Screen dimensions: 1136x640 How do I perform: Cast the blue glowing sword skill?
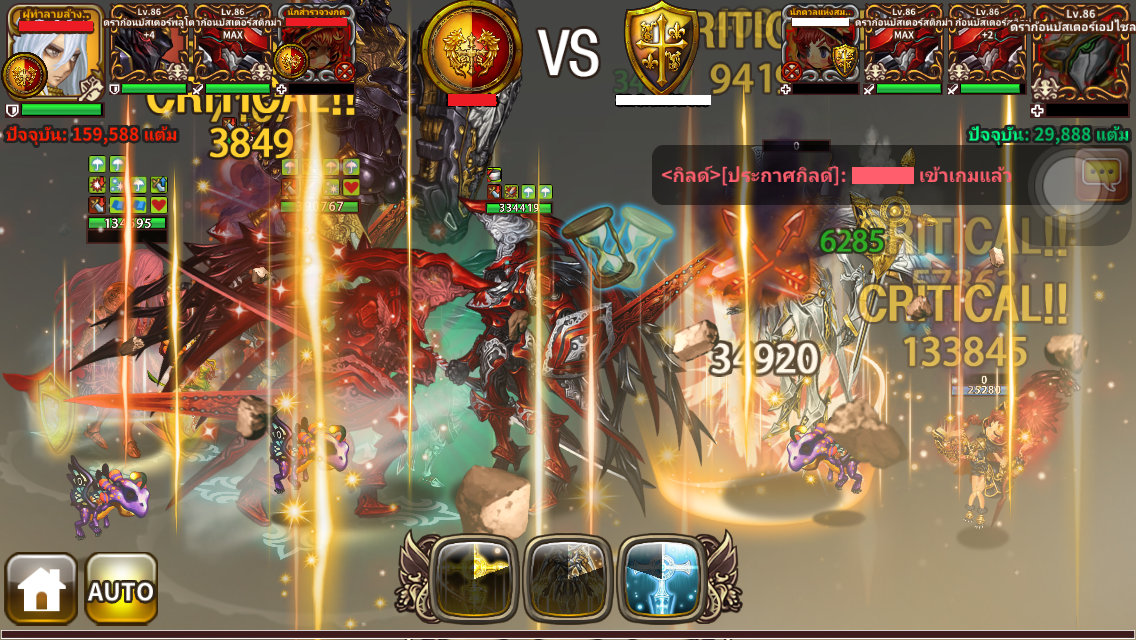click(661, 578)
